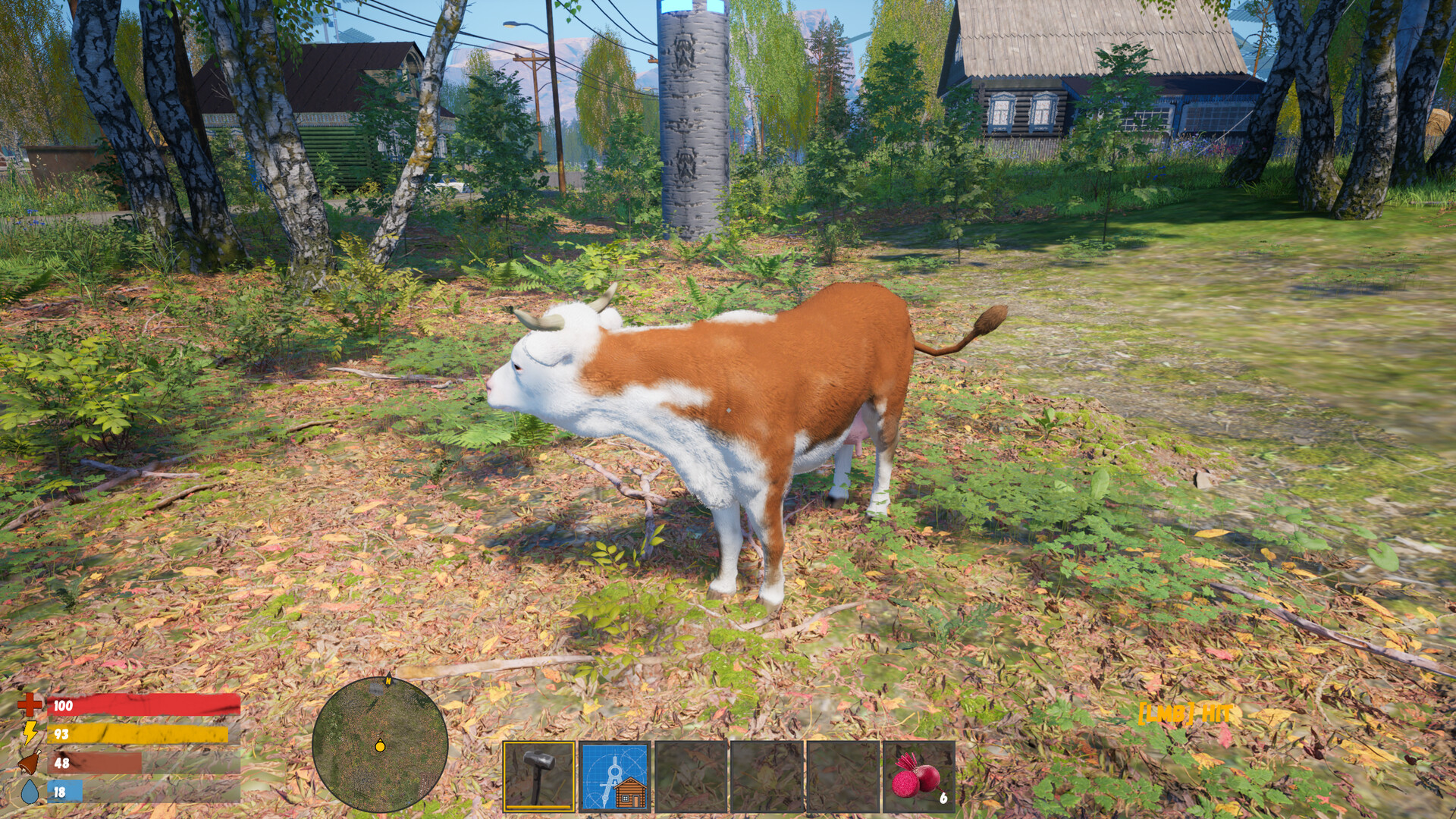Viewport: 1456px width, 819px height.
Task: Click the red health cross icon
Action: coord(33,704)
